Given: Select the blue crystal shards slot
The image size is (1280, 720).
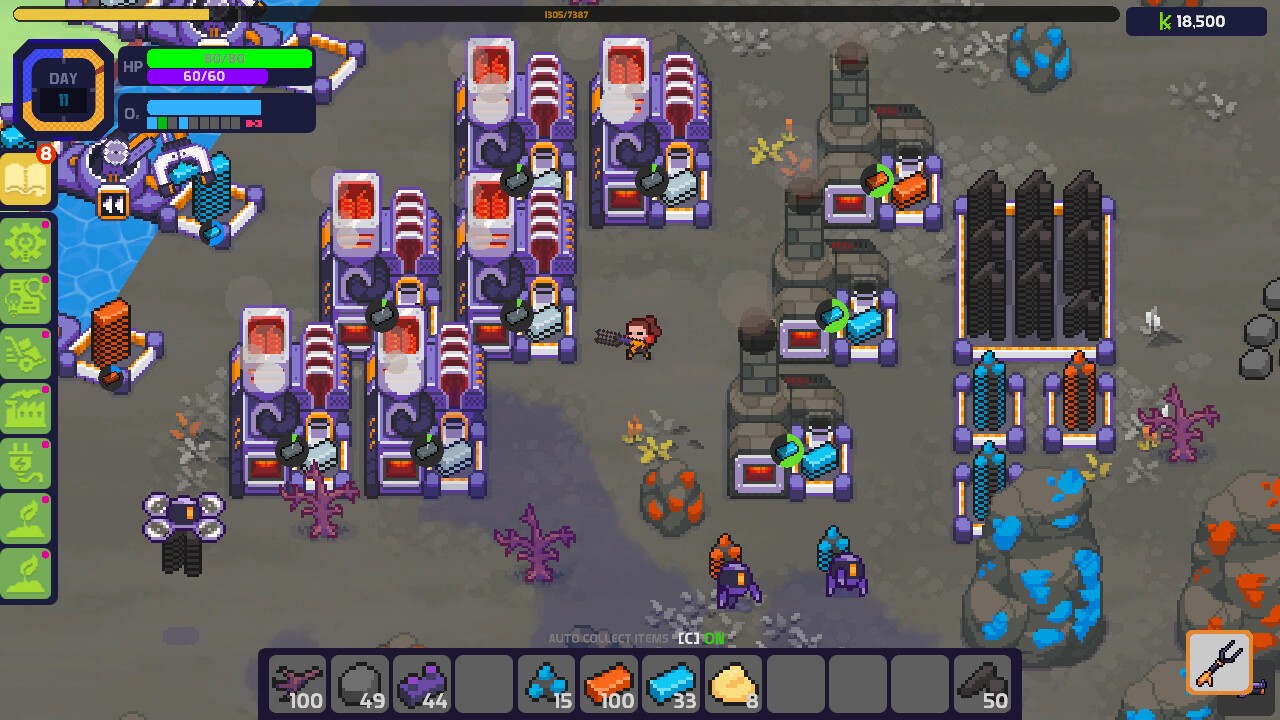Looking at the screenshot, I should coord(546,685).
